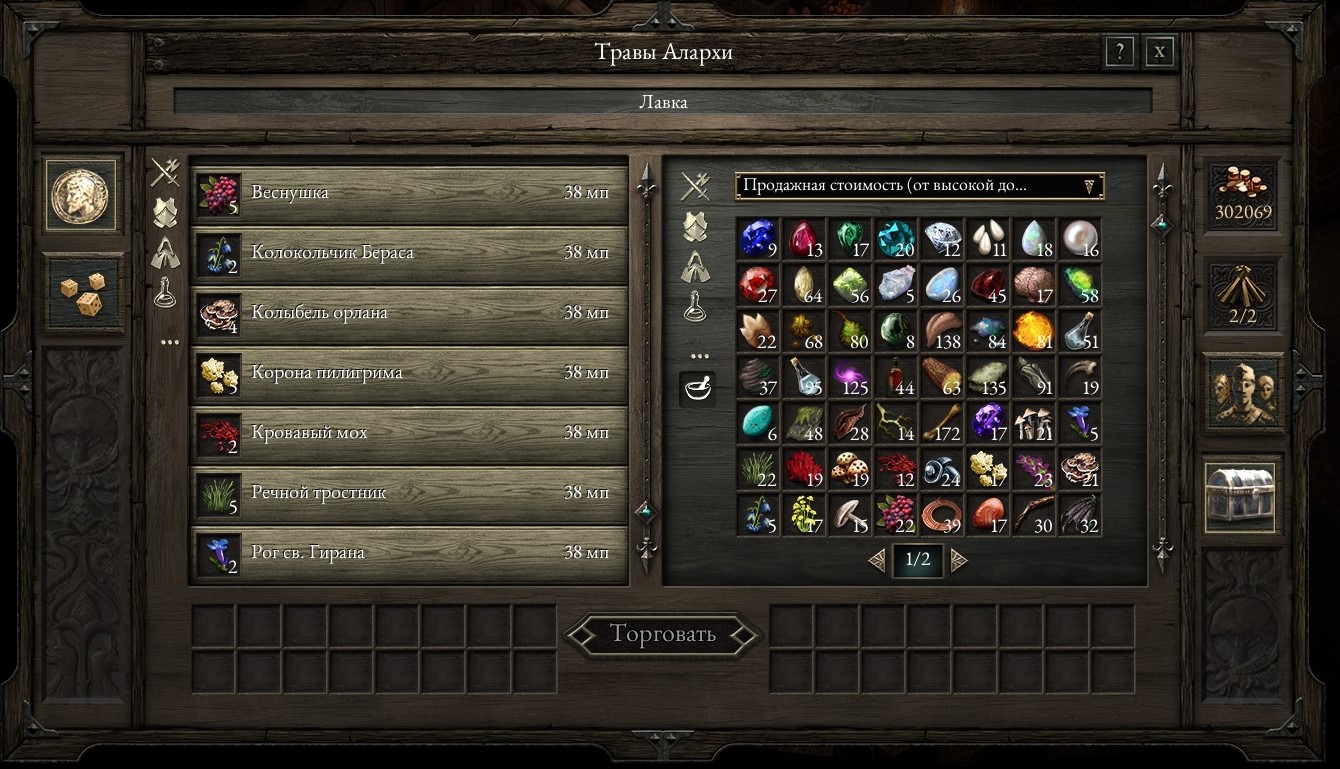Viewport: 1340px width, 769px height.
Task: Select Веснушка in the shop list
Action: point(408,193)
